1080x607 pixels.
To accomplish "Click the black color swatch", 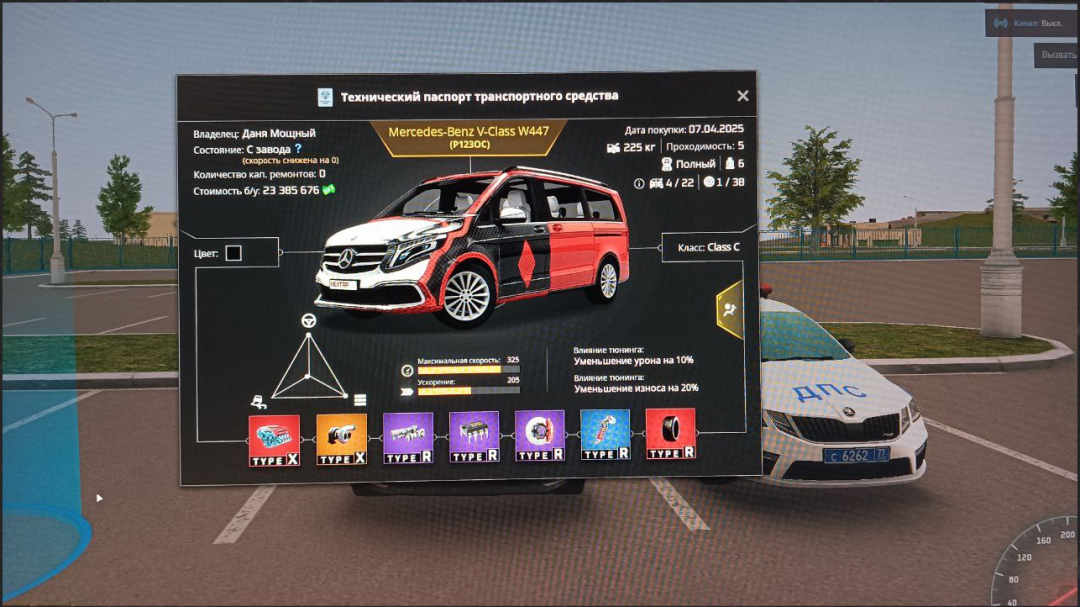I will coord(233,253).
